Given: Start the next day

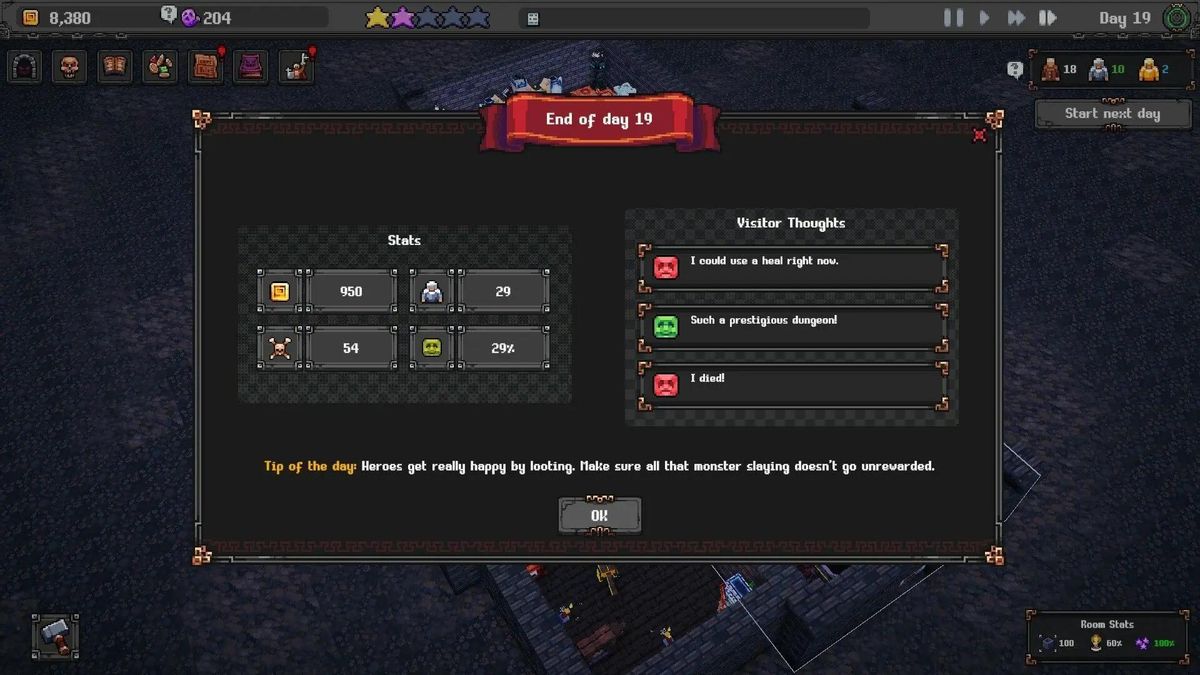Looking at the screenshot, I should pyautogui.click(x=1112, y=114).
